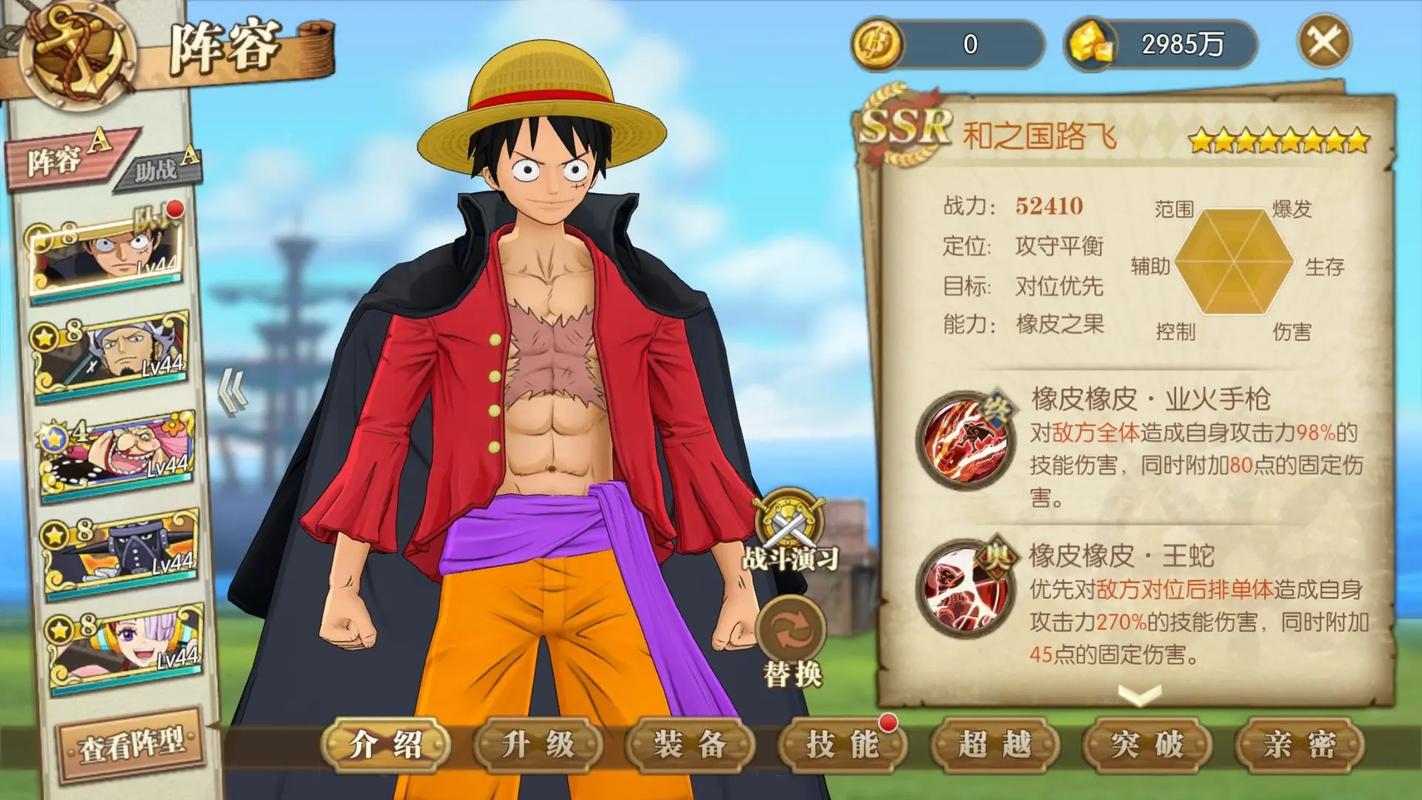Screen dimensions: 1422x800
Task: Open the 亲密 intimacy tab
Action: (x=1299, y=745)
